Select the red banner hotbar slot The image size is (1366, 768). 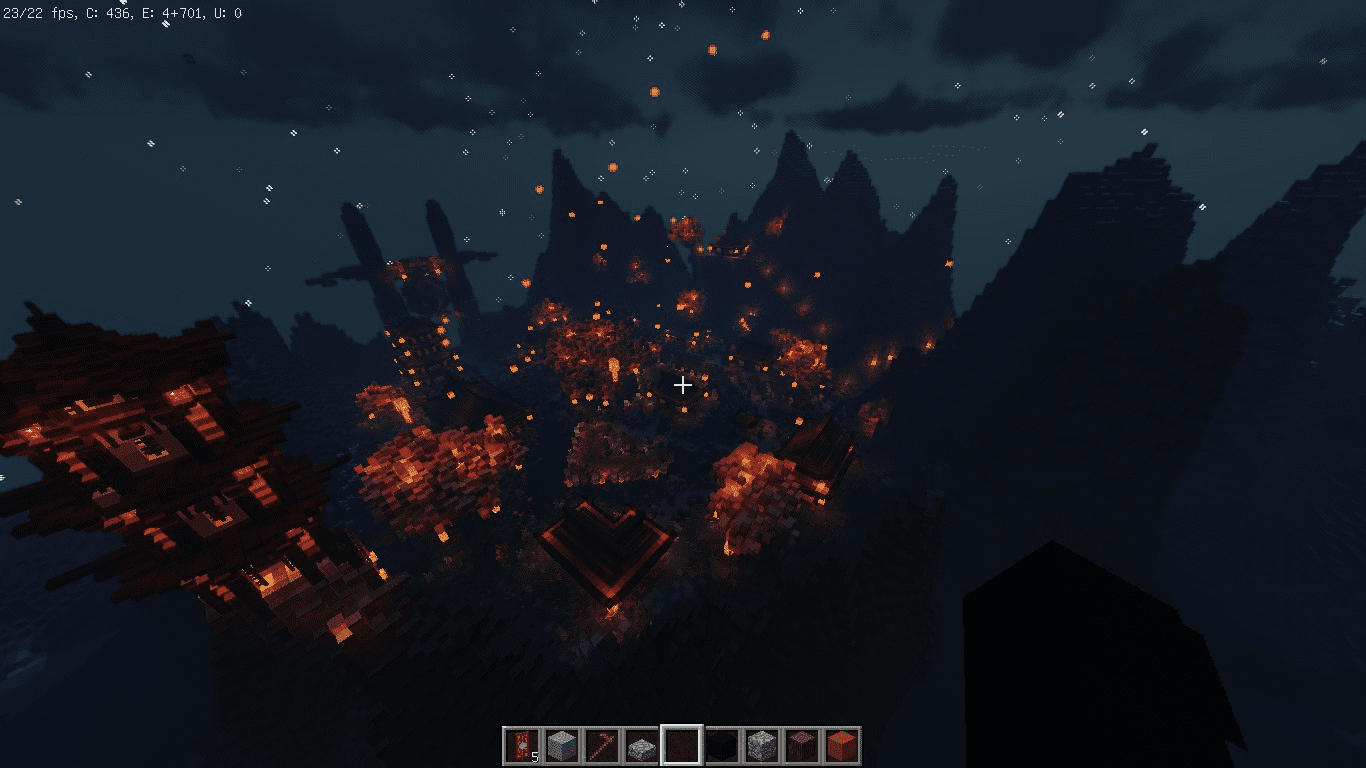(x=521, y=746)
